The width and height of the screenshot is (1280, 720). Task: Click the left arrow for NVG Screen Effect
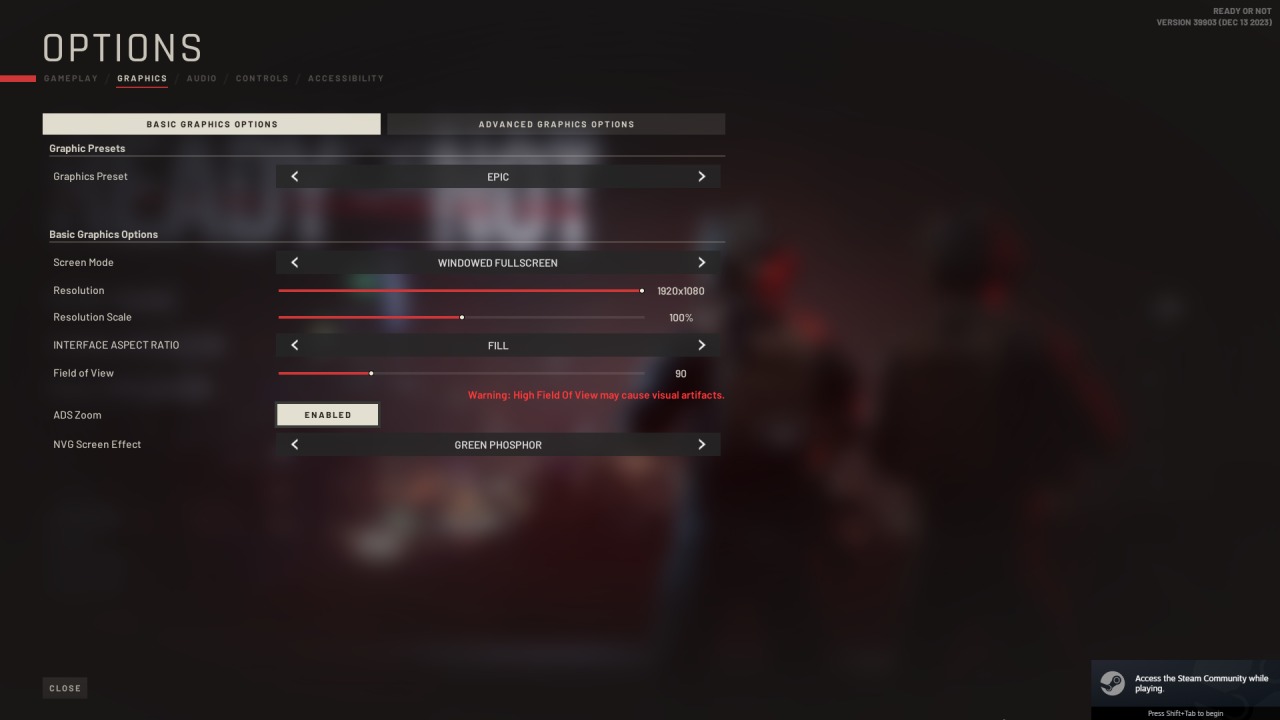tap(294, 444)
